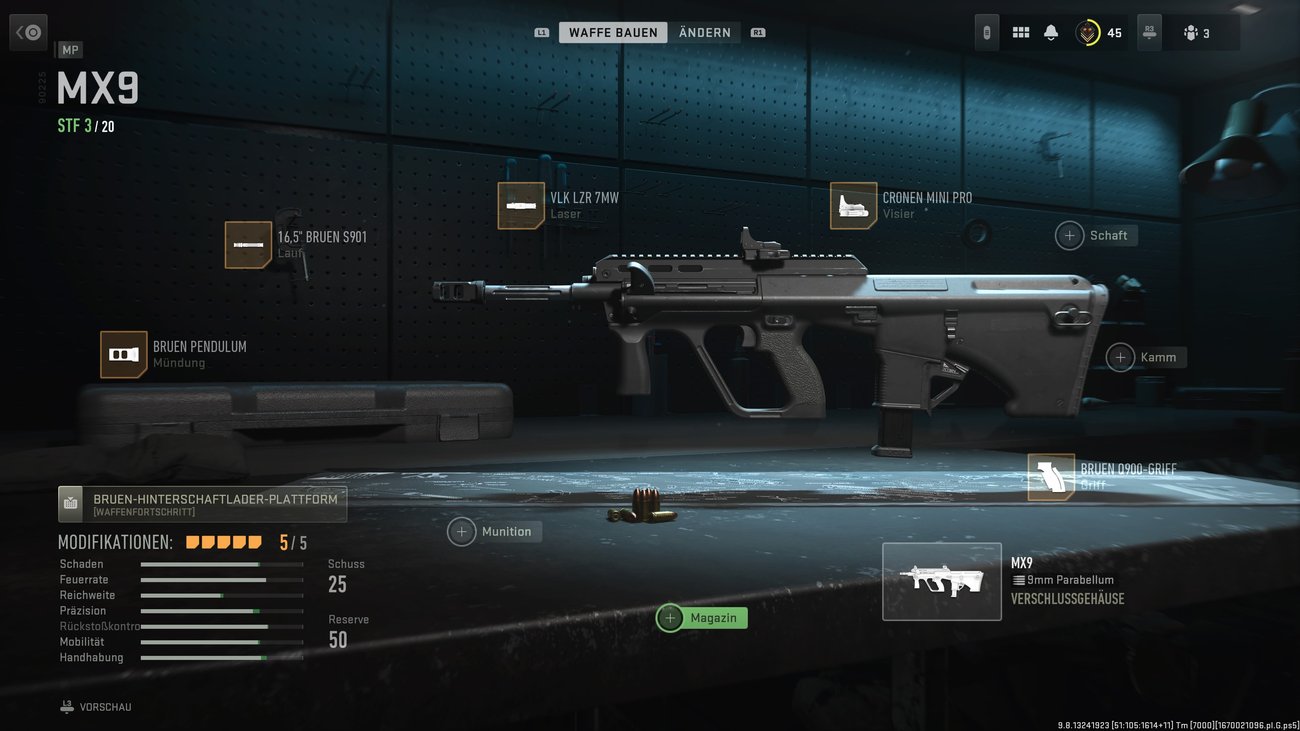Image resolution: width=1300 pixels, height=731 pixels.
Task: Open the grid menu icon
Action: point(1020,33)
